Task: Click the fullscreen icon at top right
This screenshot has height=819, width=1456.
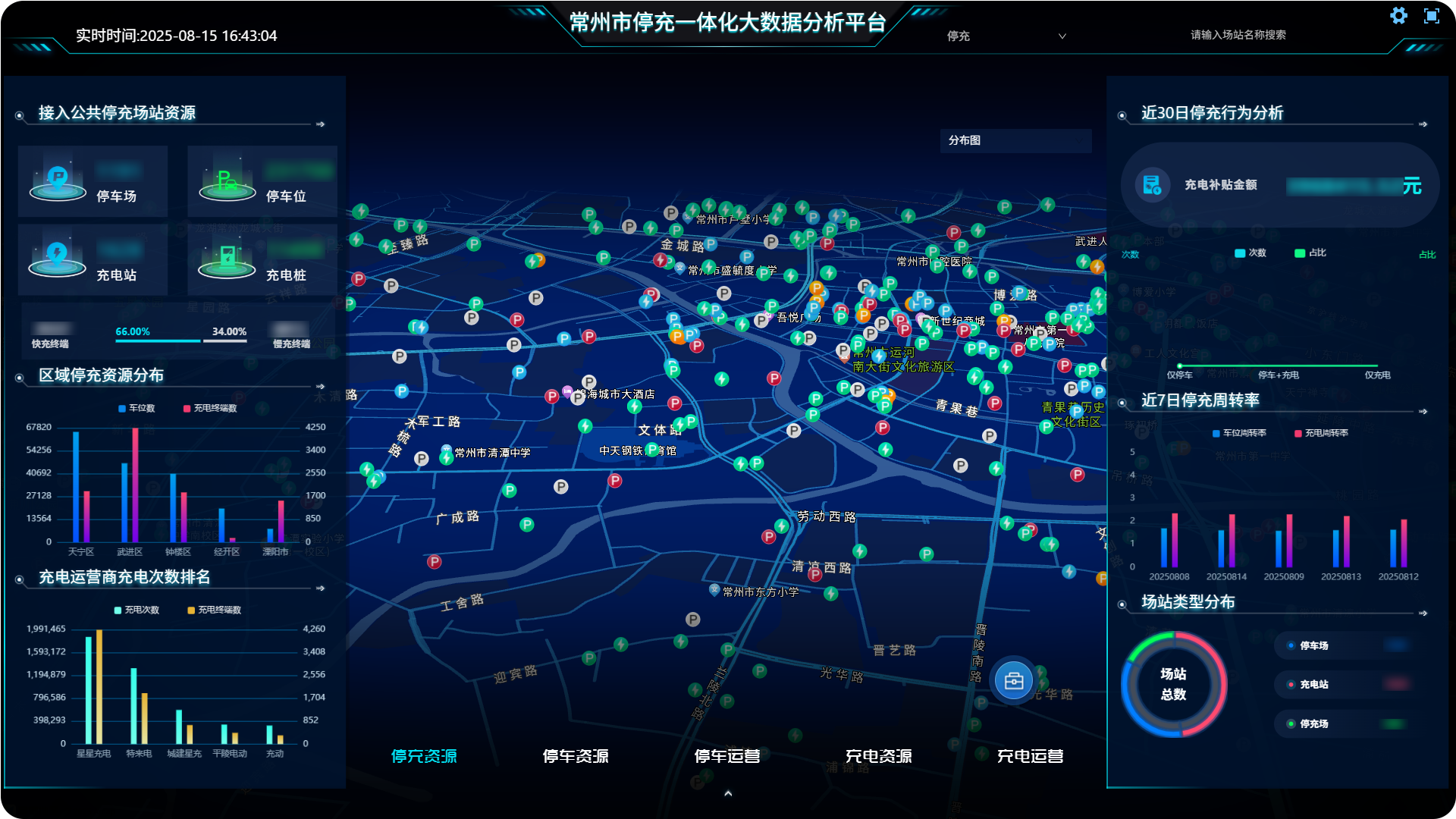Action: coord(1432,15)
